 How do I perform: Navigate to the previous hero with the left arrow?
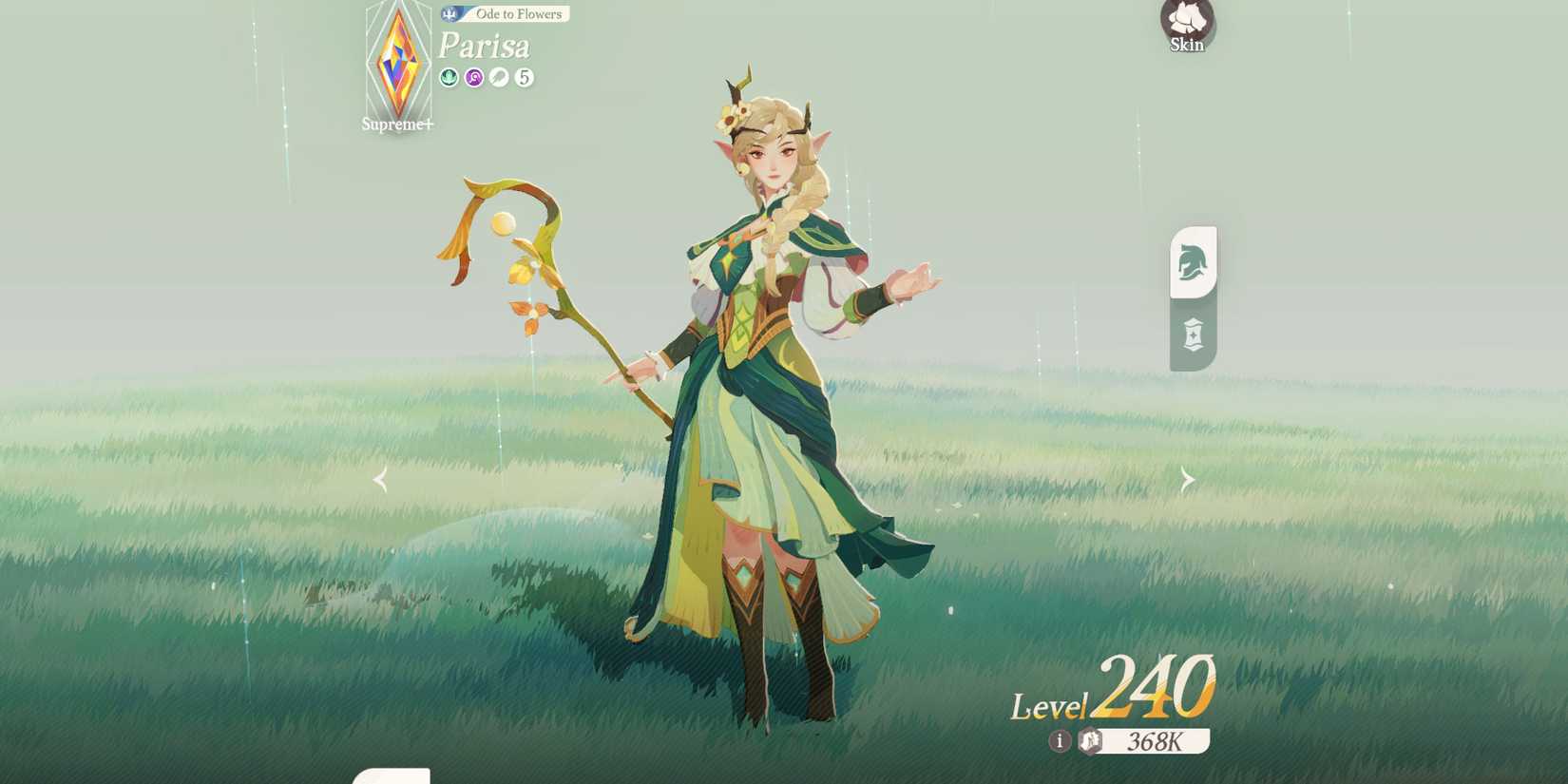click(x=379, y=479)
